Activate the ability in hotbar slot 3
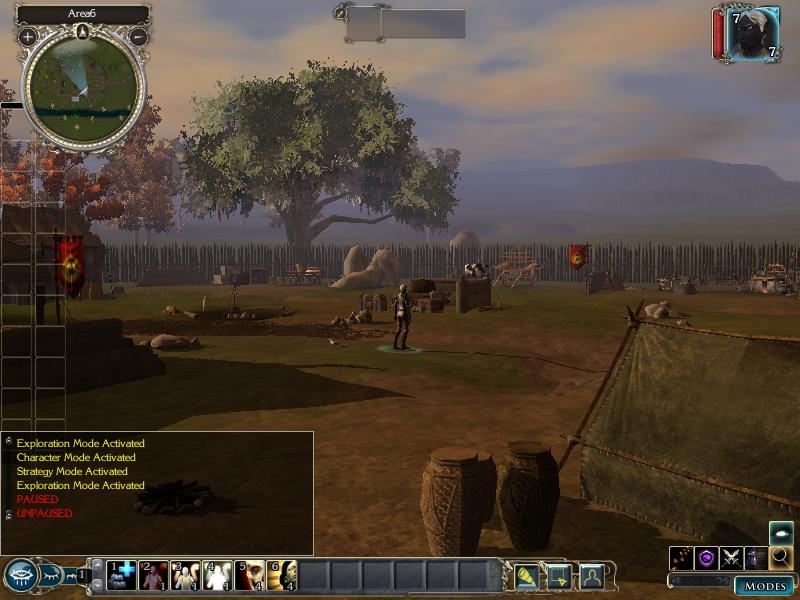The width and height of the screenshot is (800, 600). (185, 575)
